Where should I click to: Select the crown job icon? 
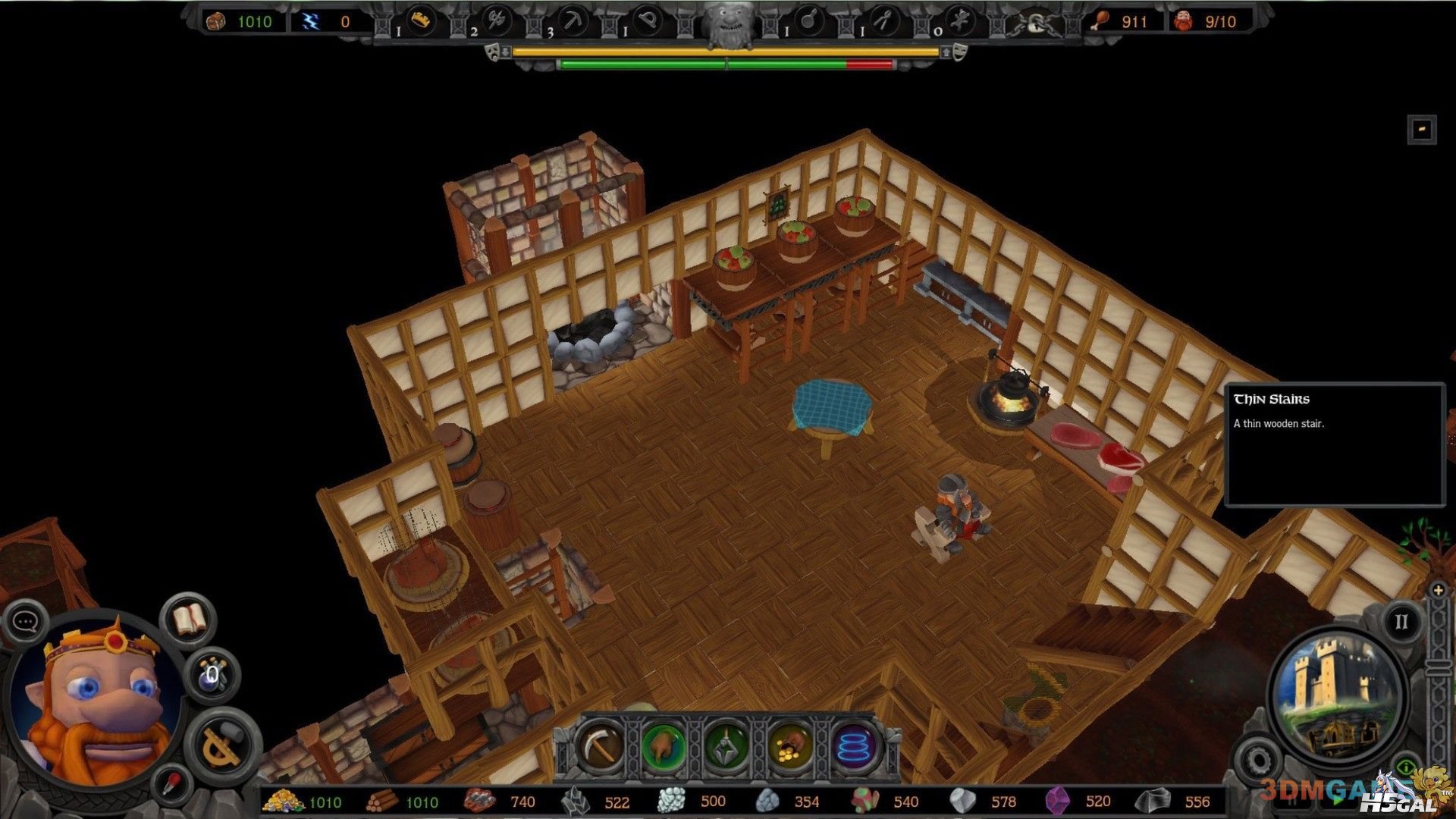pyautogui.click(x=421, y=20)
